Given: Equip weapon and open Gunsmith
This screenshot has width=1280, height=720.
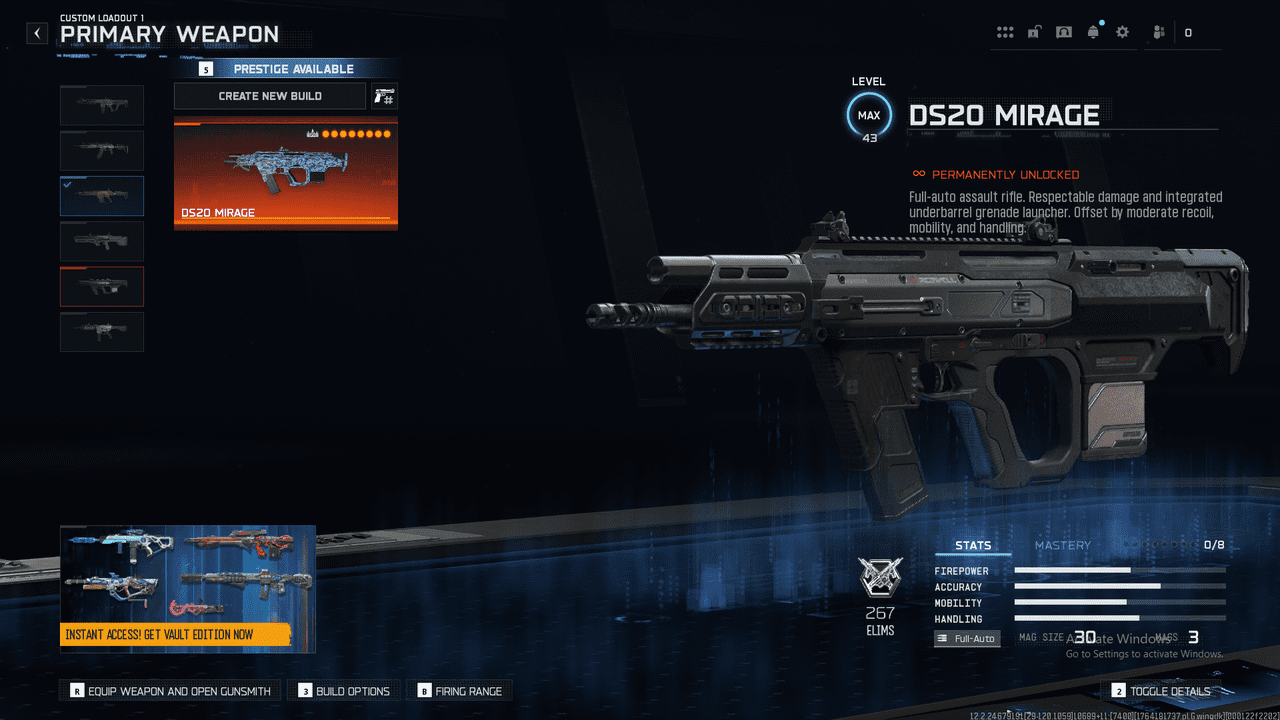Looking at the screenshot, I should click(170, 691).
